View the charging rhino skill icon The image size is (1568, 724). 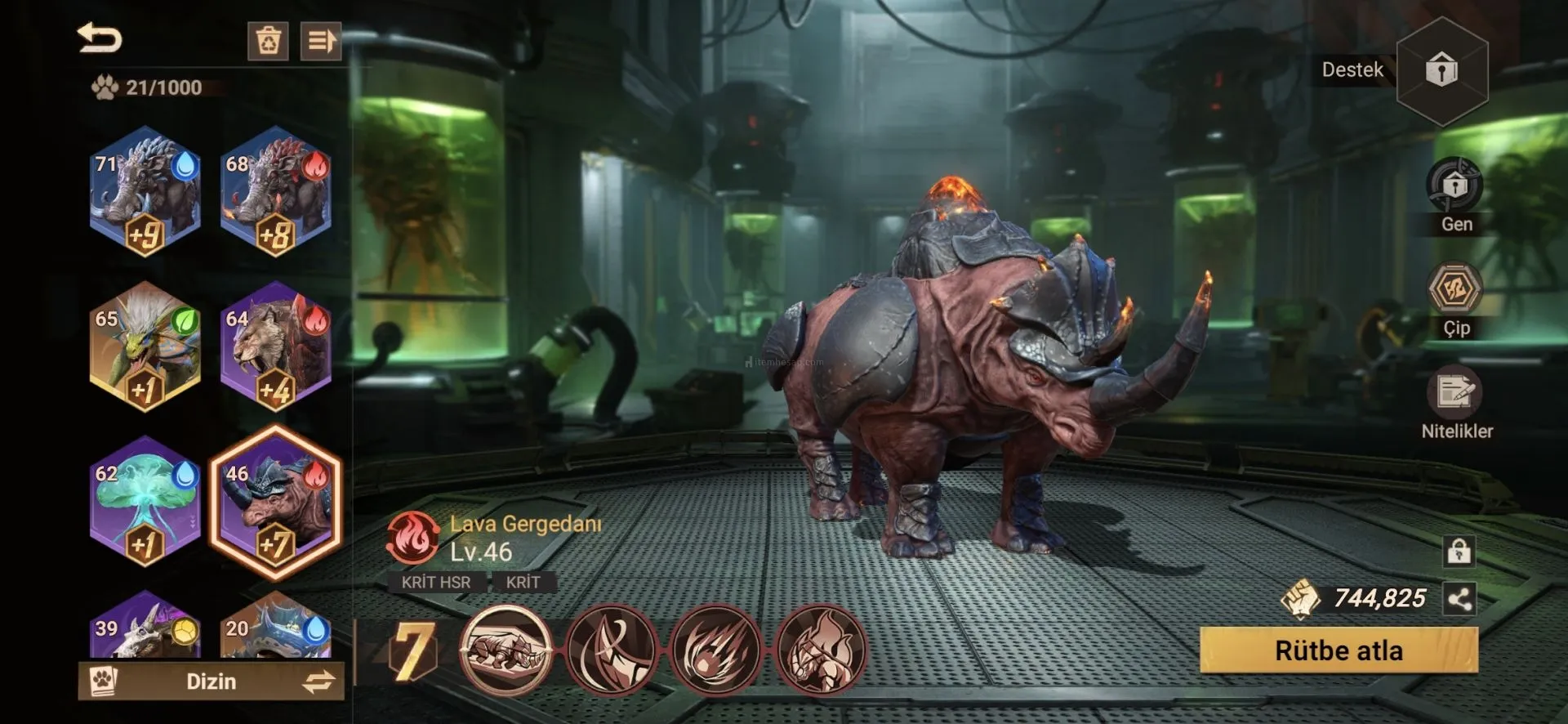pyautogui.click(x=506, y=650)
